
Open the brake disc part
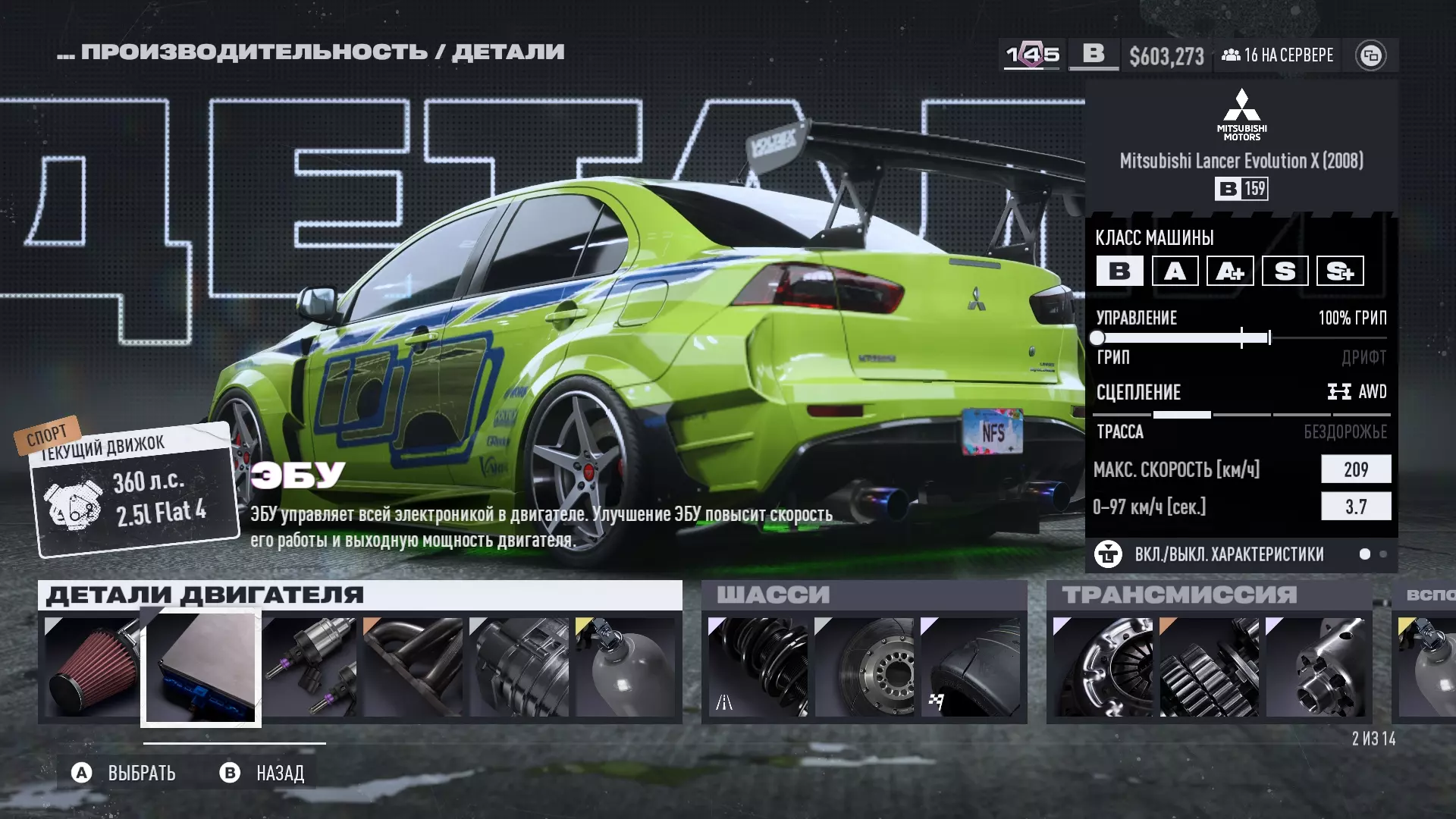pyautogui.click(x=864, y=667)
